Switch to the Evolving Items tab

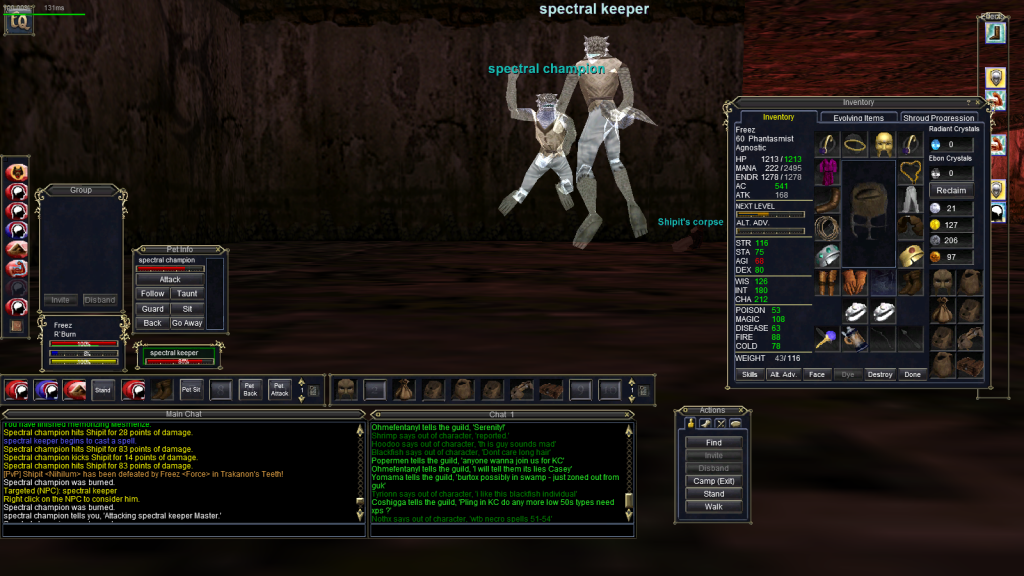click(858, 118)
